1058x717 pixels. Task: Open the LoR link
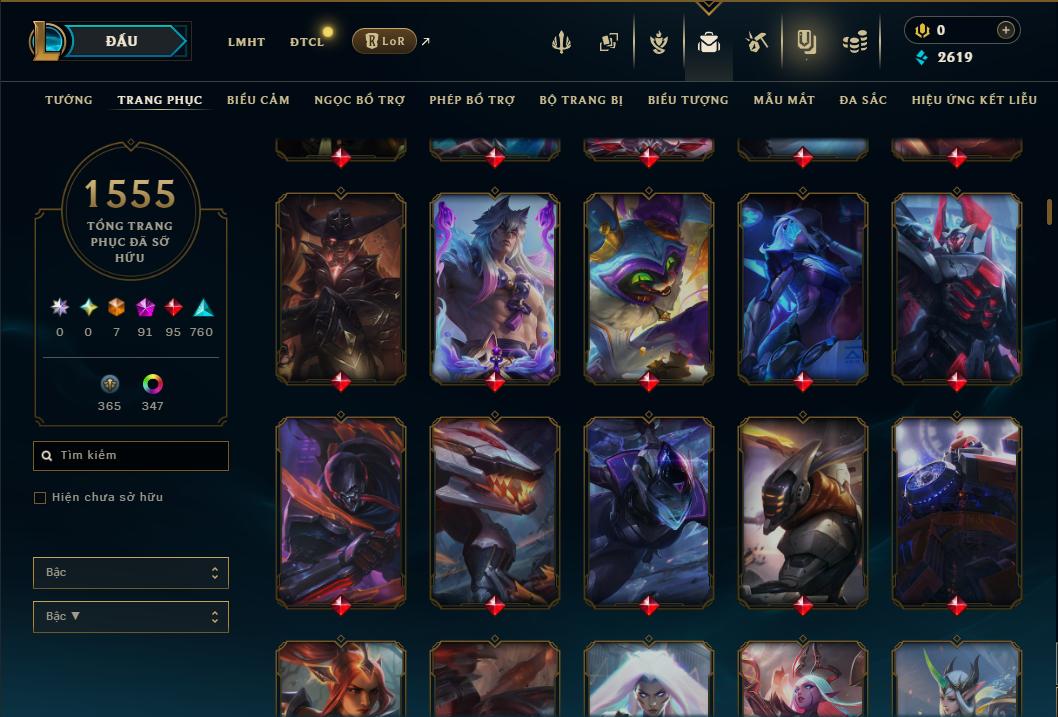(385, 41)
